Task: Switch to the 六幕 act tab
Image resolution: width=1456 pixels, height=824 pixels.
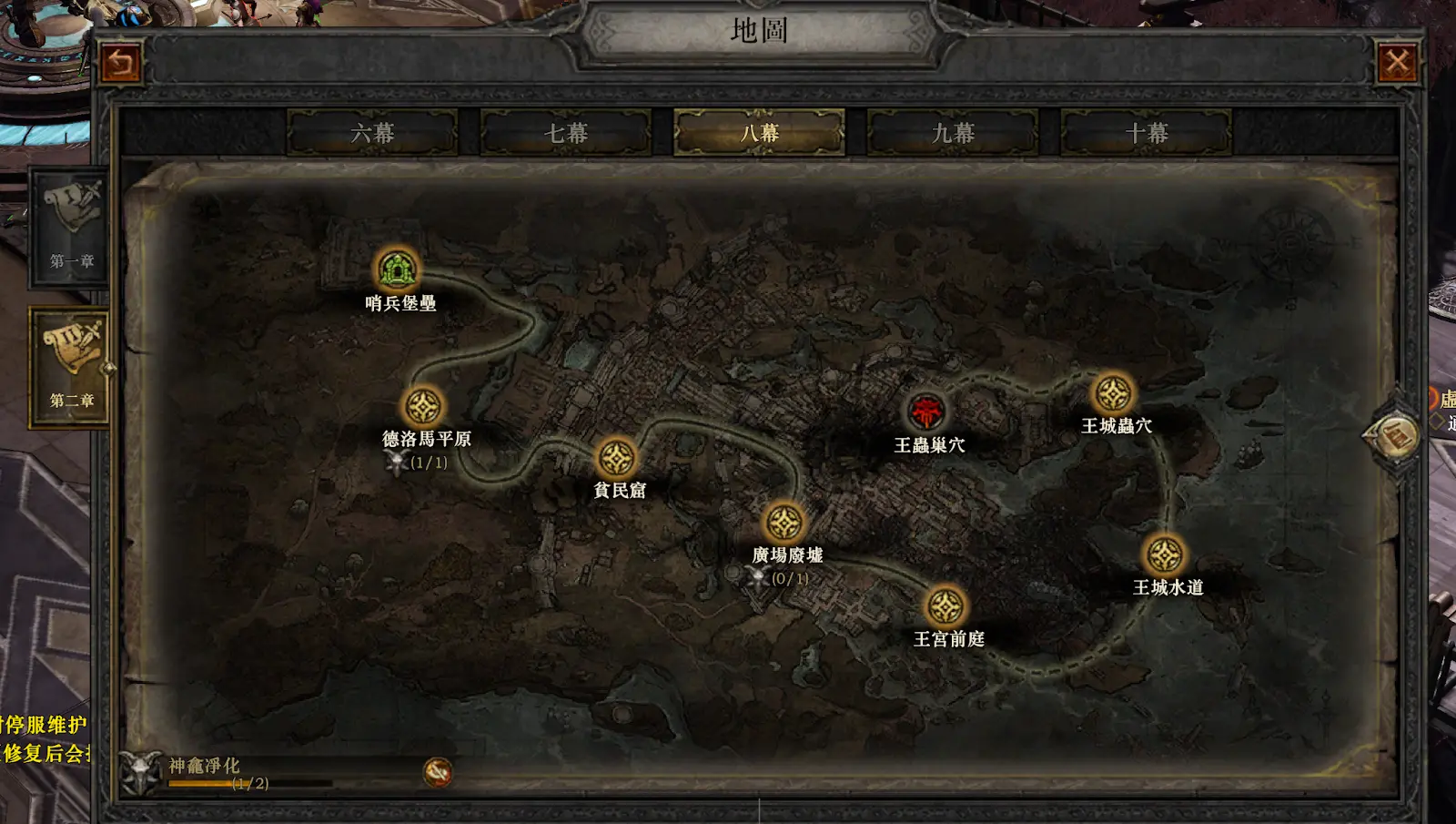Action: coord(372,133)
